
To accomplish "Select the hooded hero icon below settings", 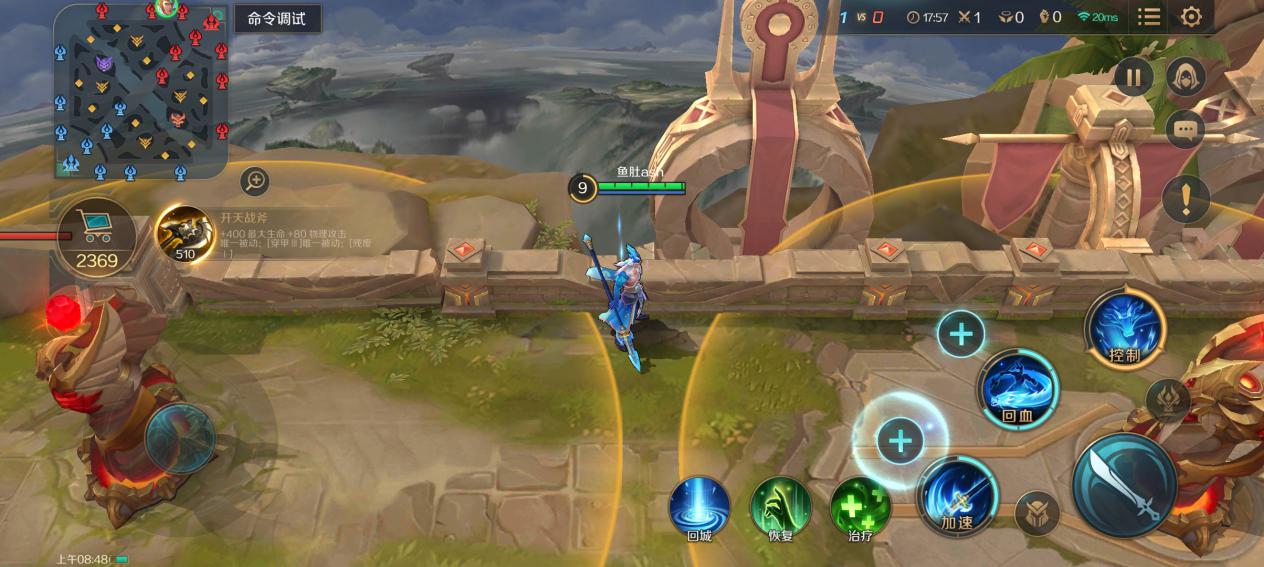I will (x=1186, y=77).
